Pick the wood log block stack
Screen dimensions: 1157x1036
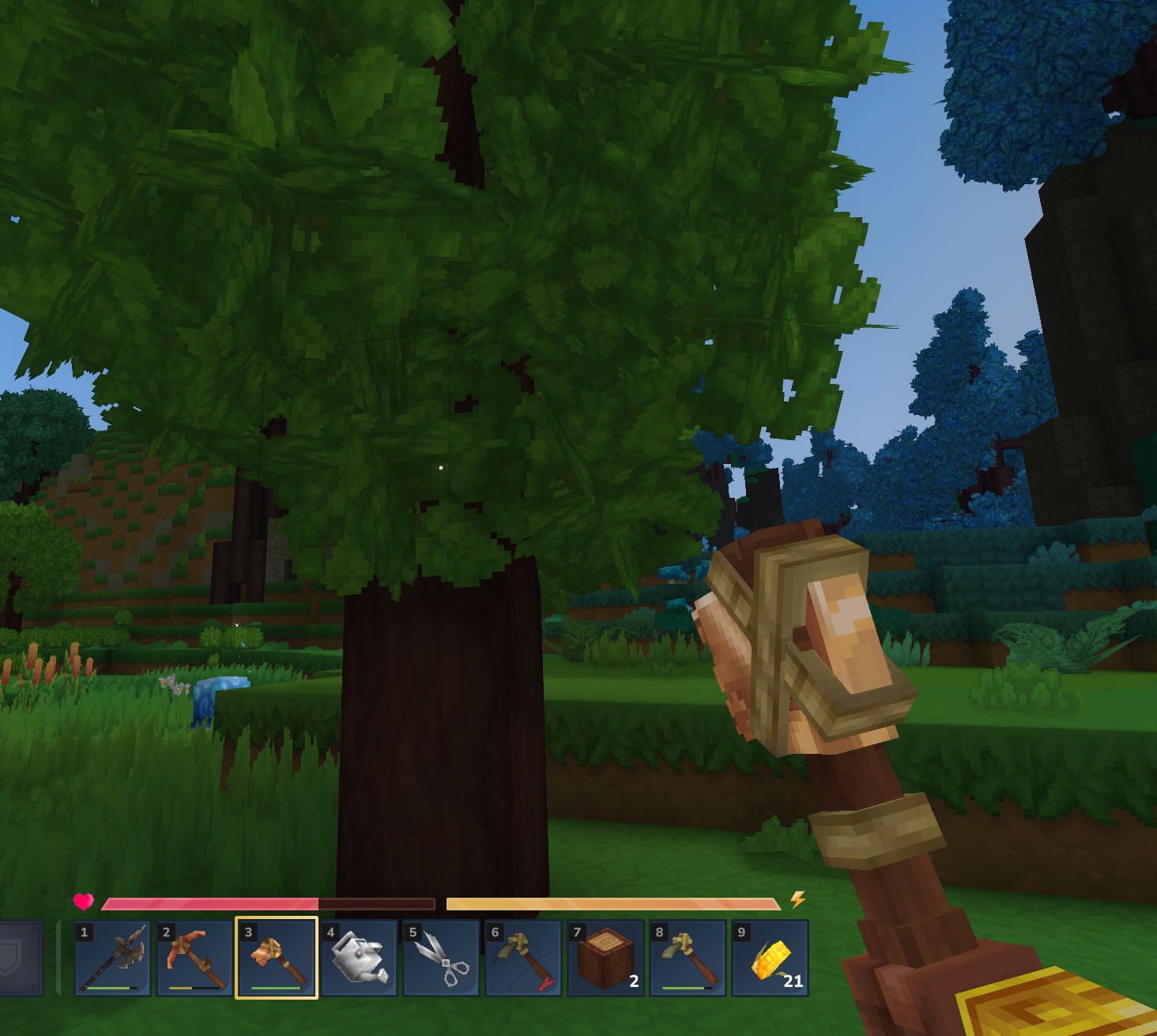click(605, 958)
